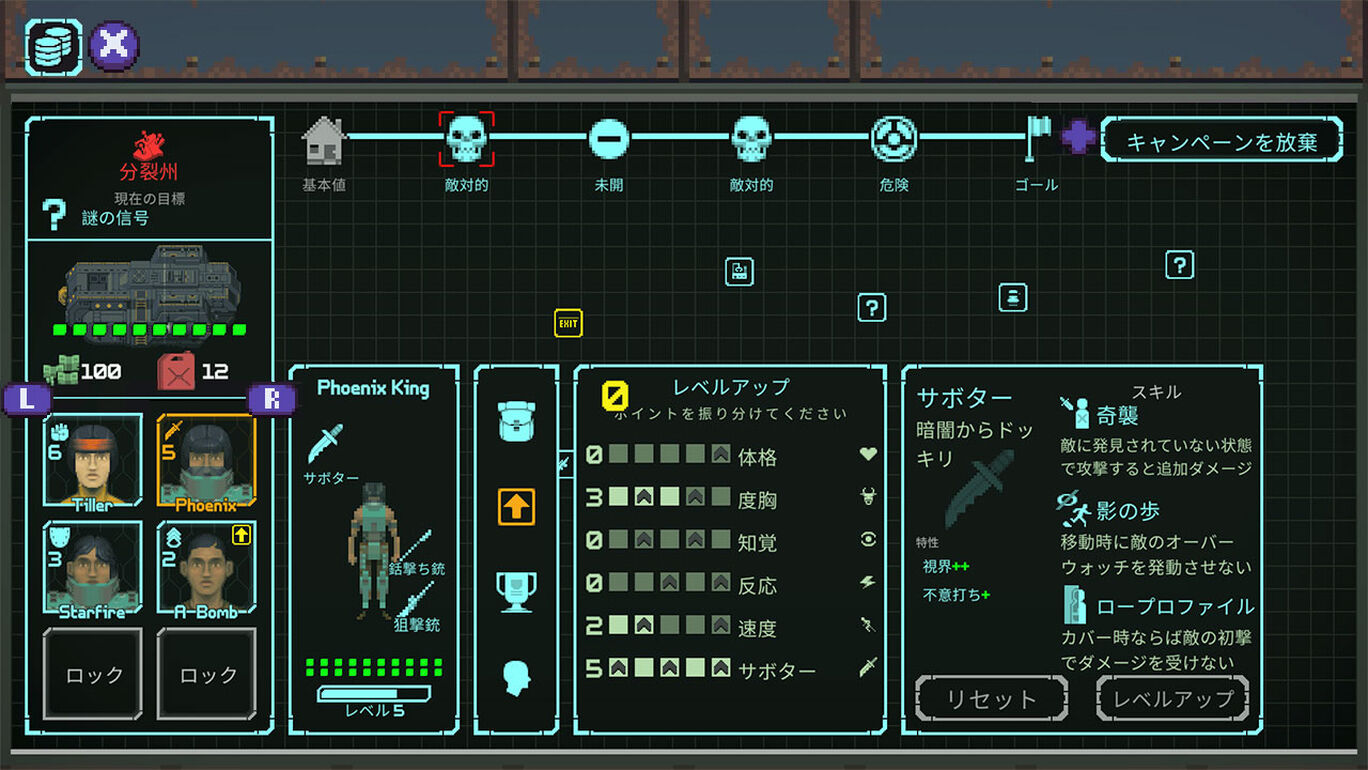Select the 謎の信号 current objective
The height and width of the screenshot is (770, 1368).
(x=115, y=218)
